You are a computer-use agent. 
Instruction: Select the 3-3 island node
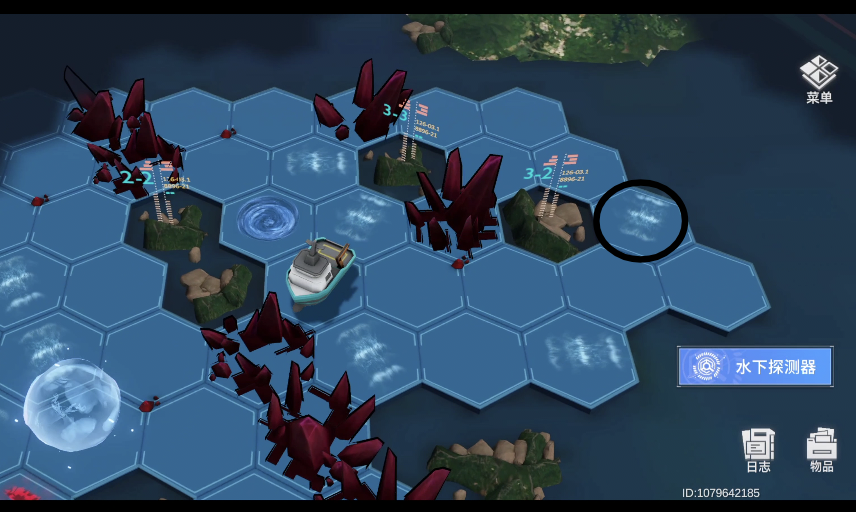[405, 155]
